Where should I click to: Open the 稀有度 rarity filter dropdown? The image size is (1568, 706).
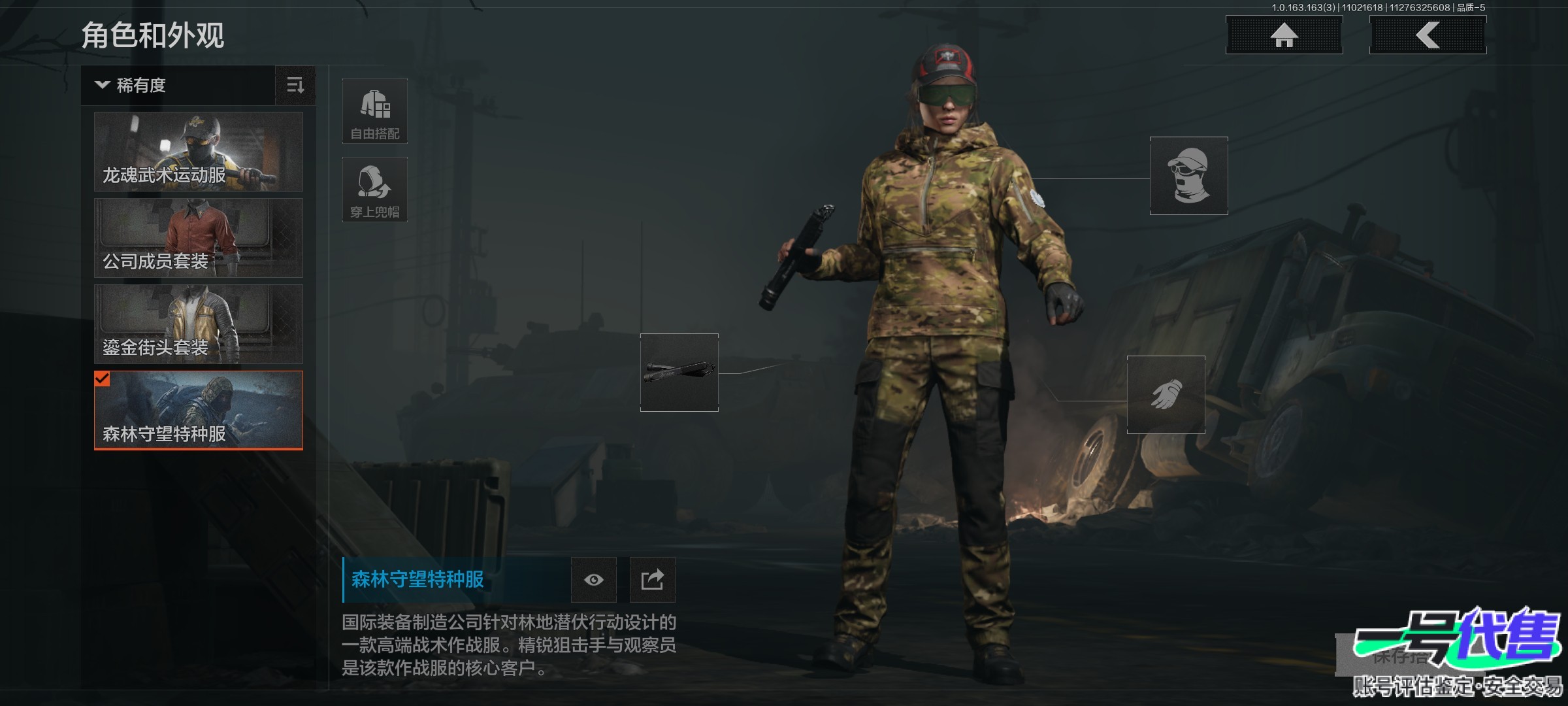tap(178, 86)
